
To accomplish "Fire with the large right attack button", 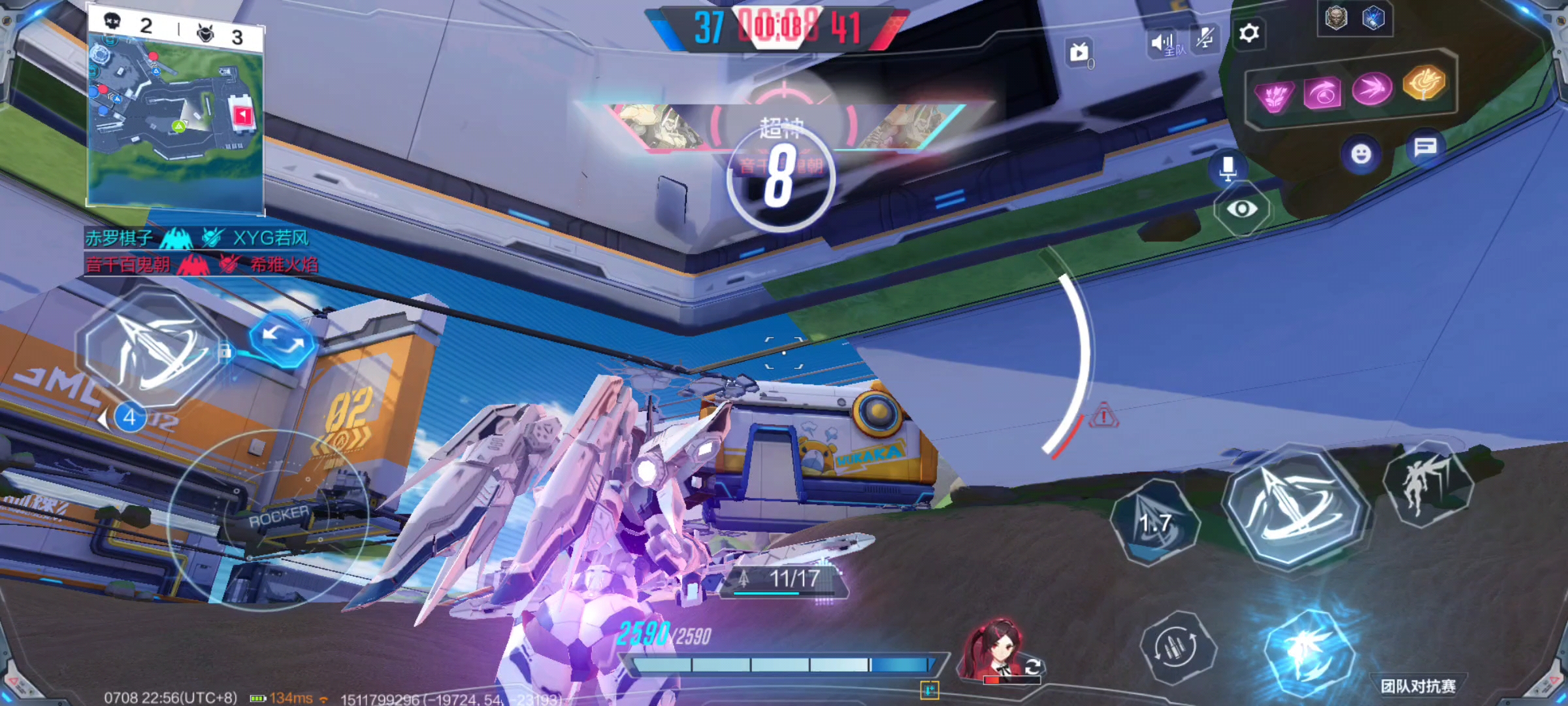I will point(1296,507).
